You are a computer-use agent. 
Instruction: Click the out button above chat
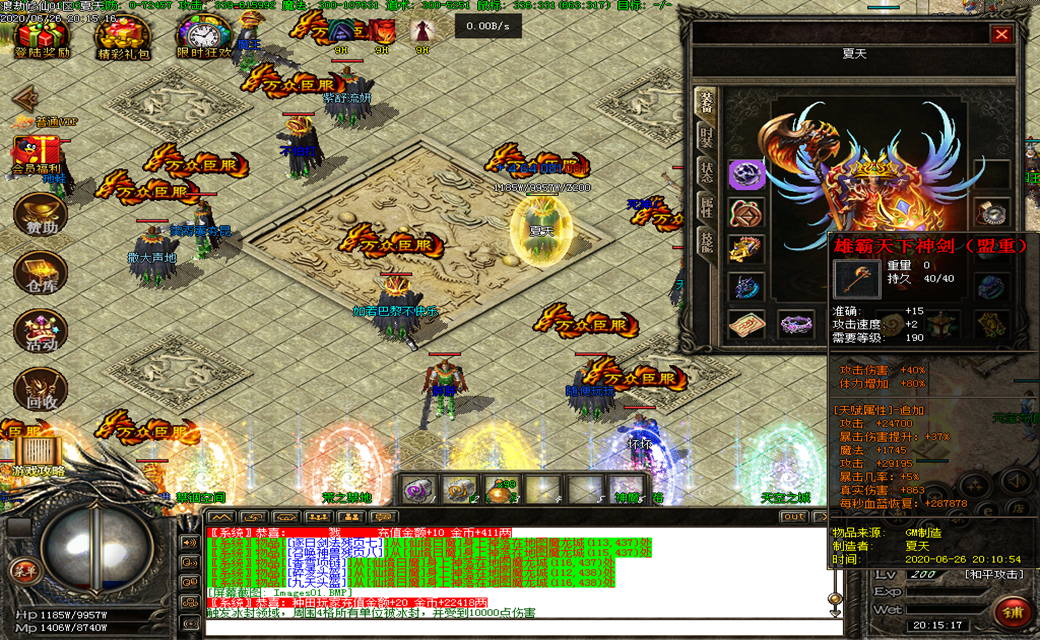coord(794,516)
